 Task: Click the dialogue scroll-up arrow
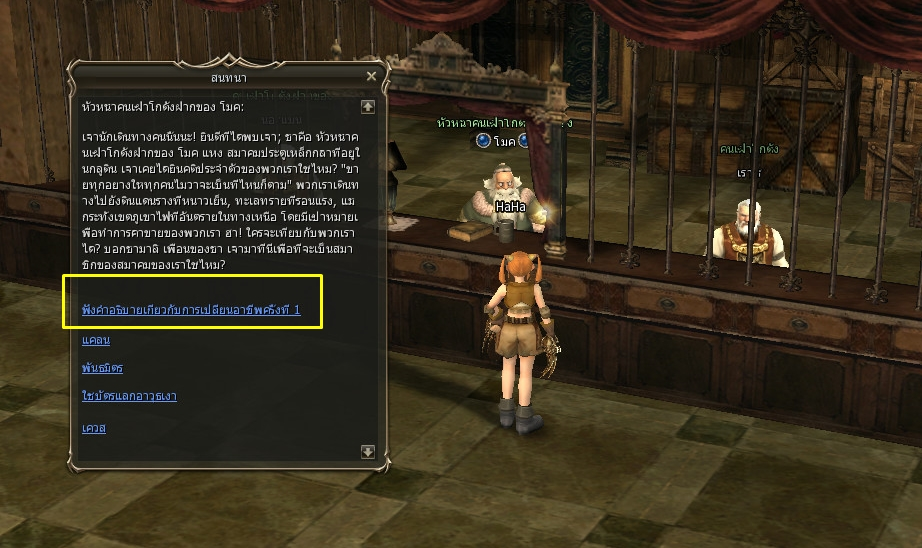tap(368, 106)
